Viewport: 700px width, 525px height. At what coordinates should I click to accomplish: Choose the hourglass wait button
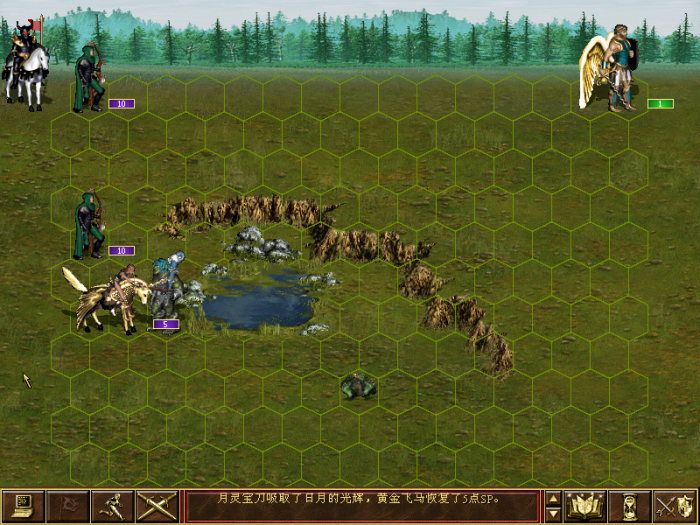[x=630, y=505]
